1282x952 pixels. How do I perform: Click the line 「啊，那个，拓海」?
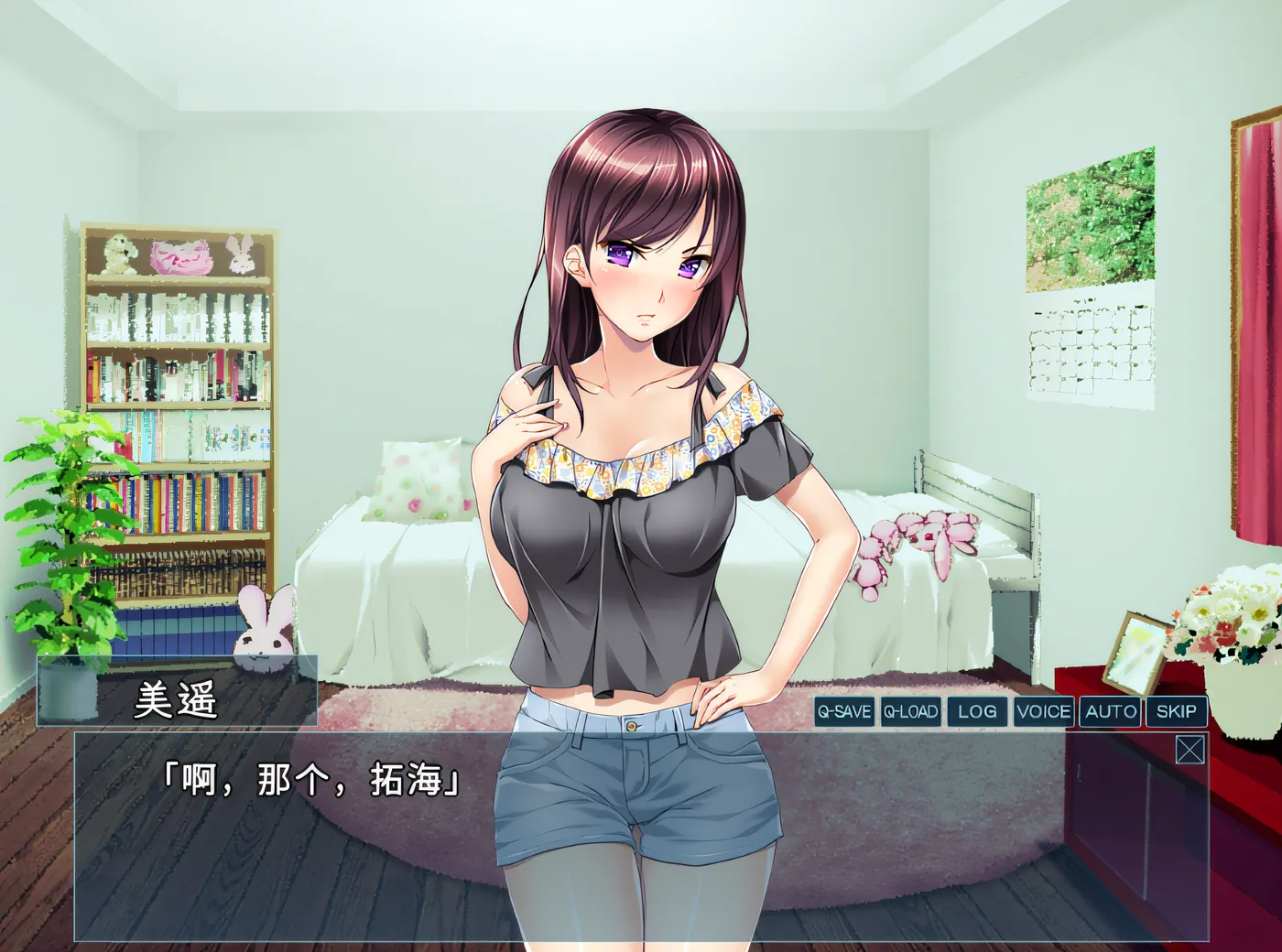tap(311, 783)
